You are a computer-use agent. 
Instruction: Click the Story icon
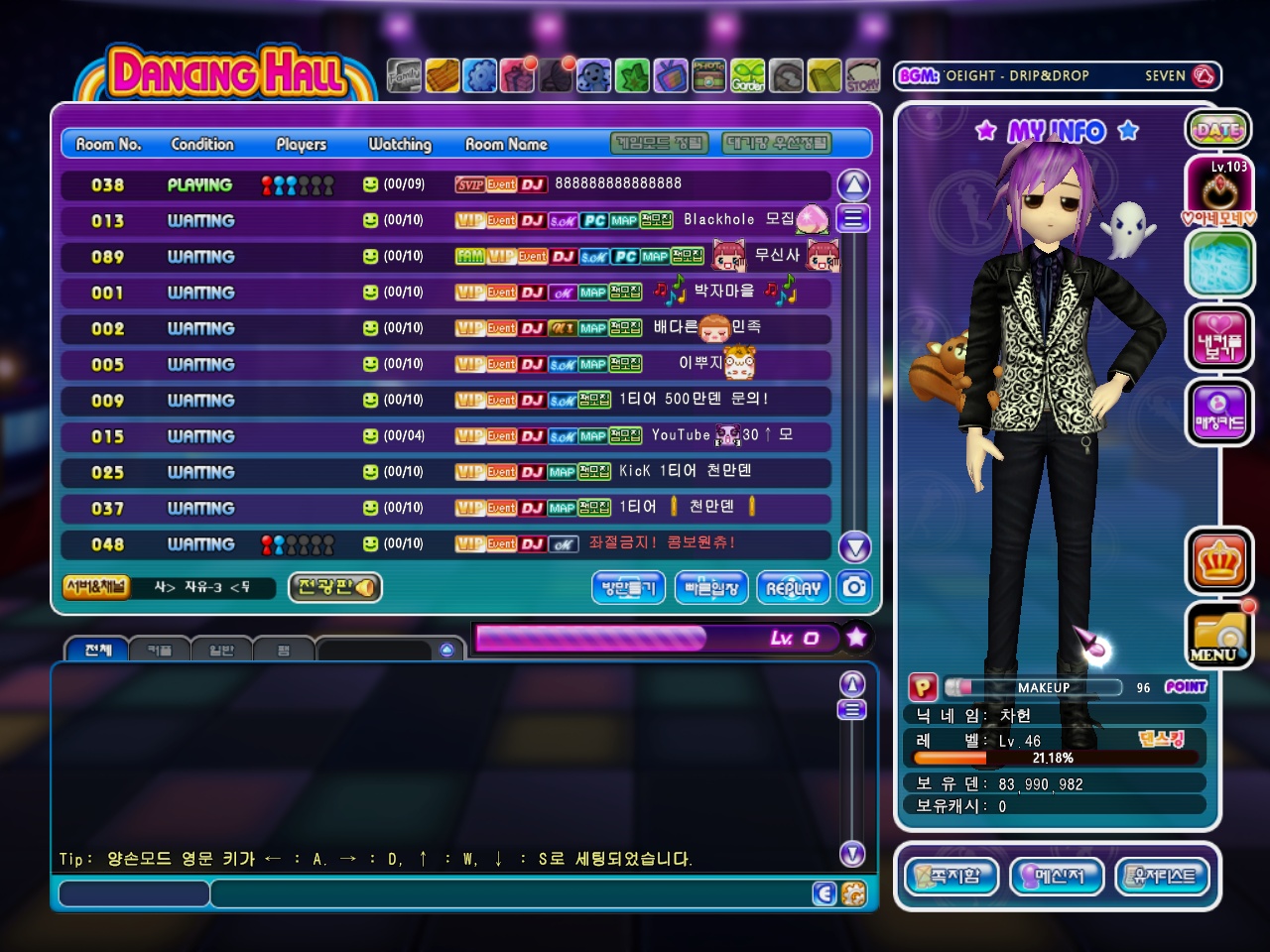(862, 75)
